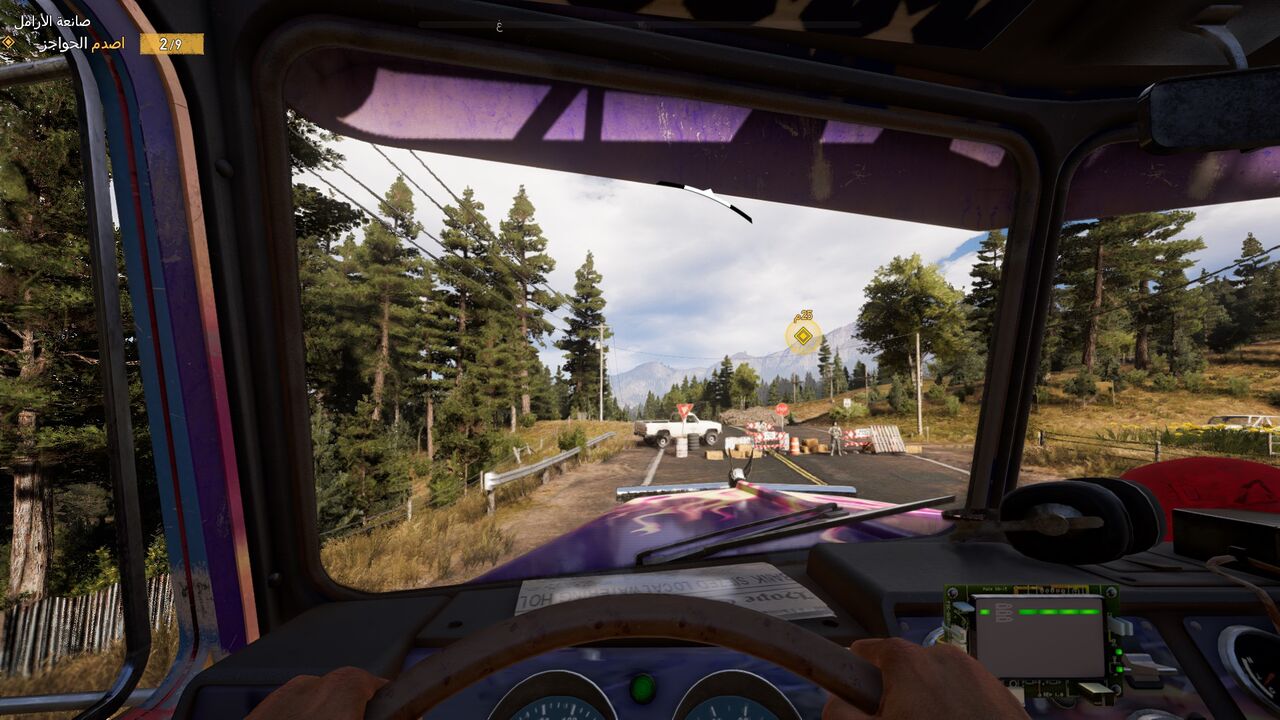The image size is (1280, 720).
Task: Open the صانعة الأرامل mission title
Action: pyautogui.click(x=53, y=20)
